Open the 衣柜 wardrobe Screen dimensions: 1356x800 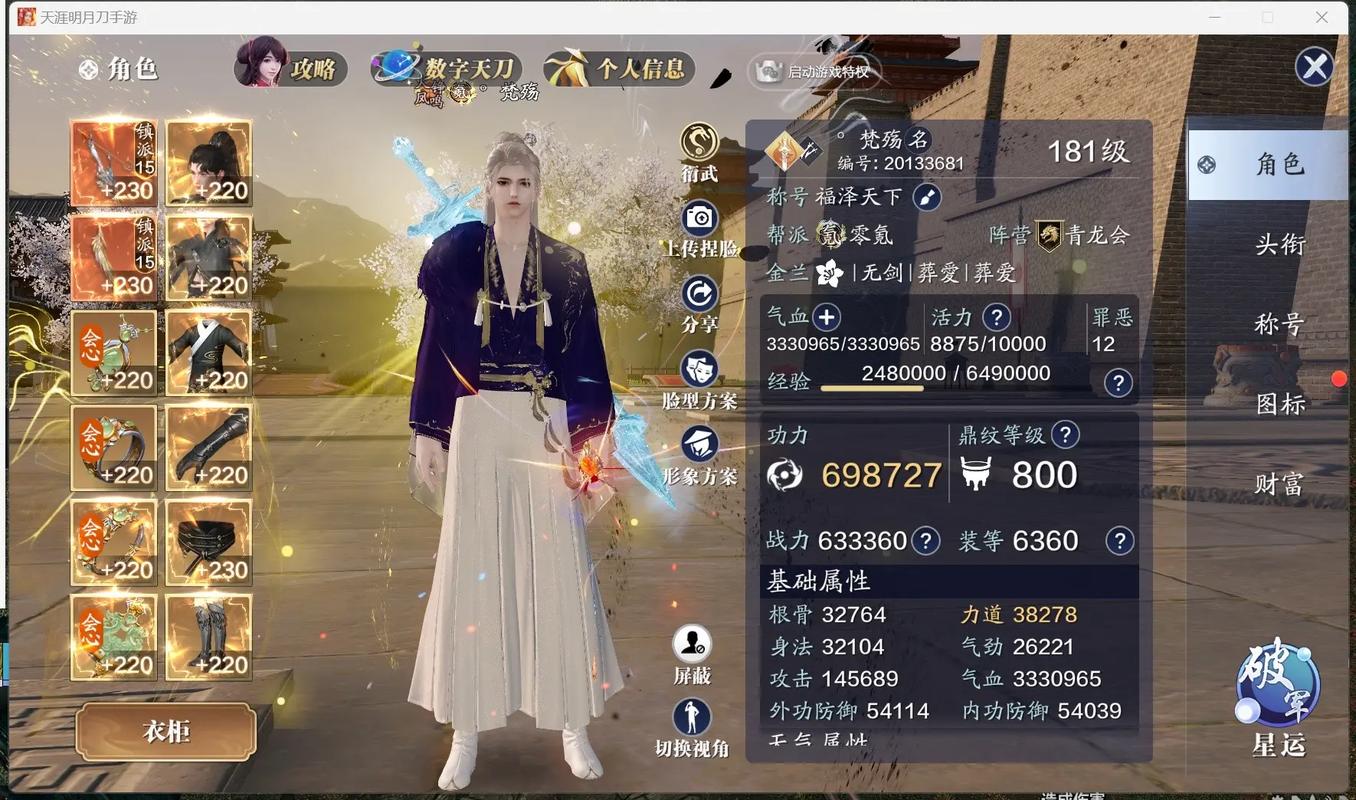tap(166, 731)
